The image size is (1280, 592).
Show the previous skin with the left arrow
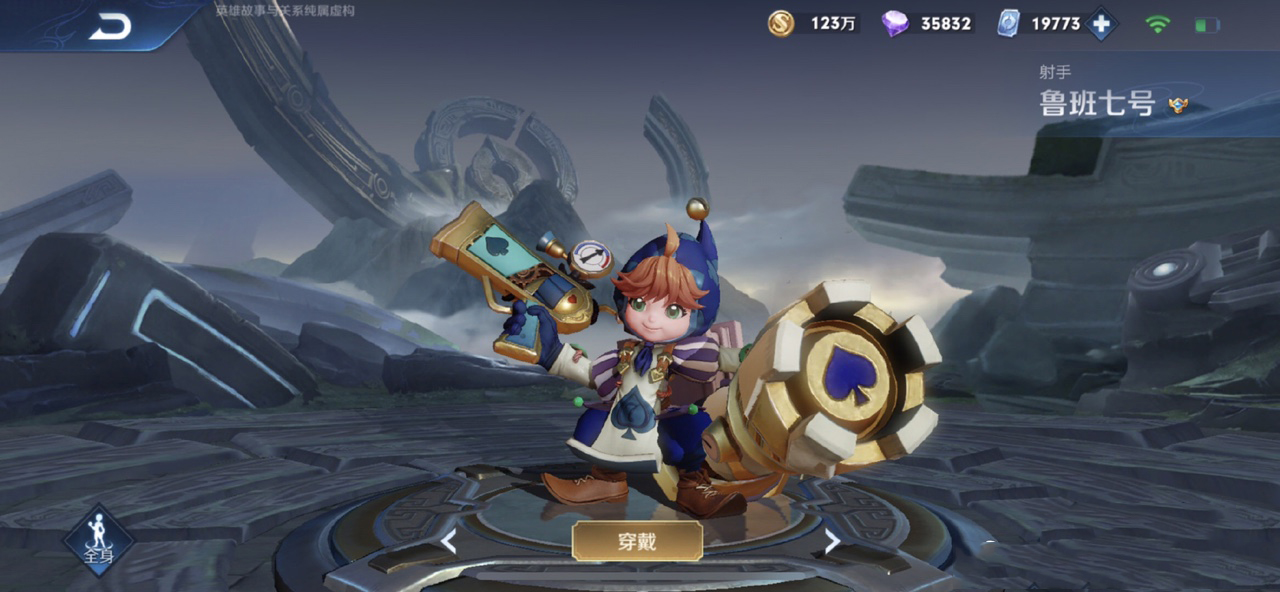(x=450, y=542)
